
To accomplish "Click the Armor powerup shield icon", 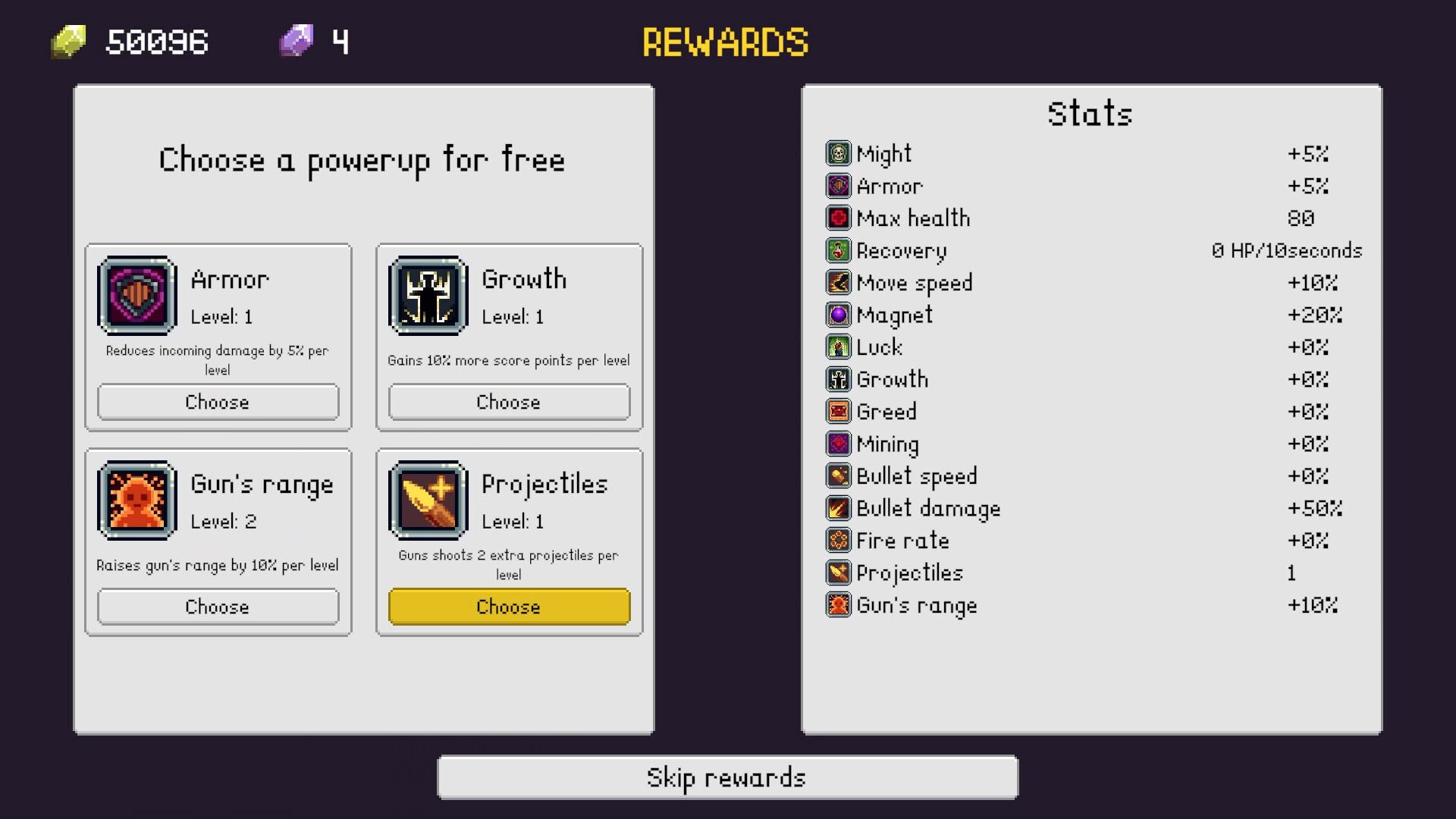I will [137, 297].
